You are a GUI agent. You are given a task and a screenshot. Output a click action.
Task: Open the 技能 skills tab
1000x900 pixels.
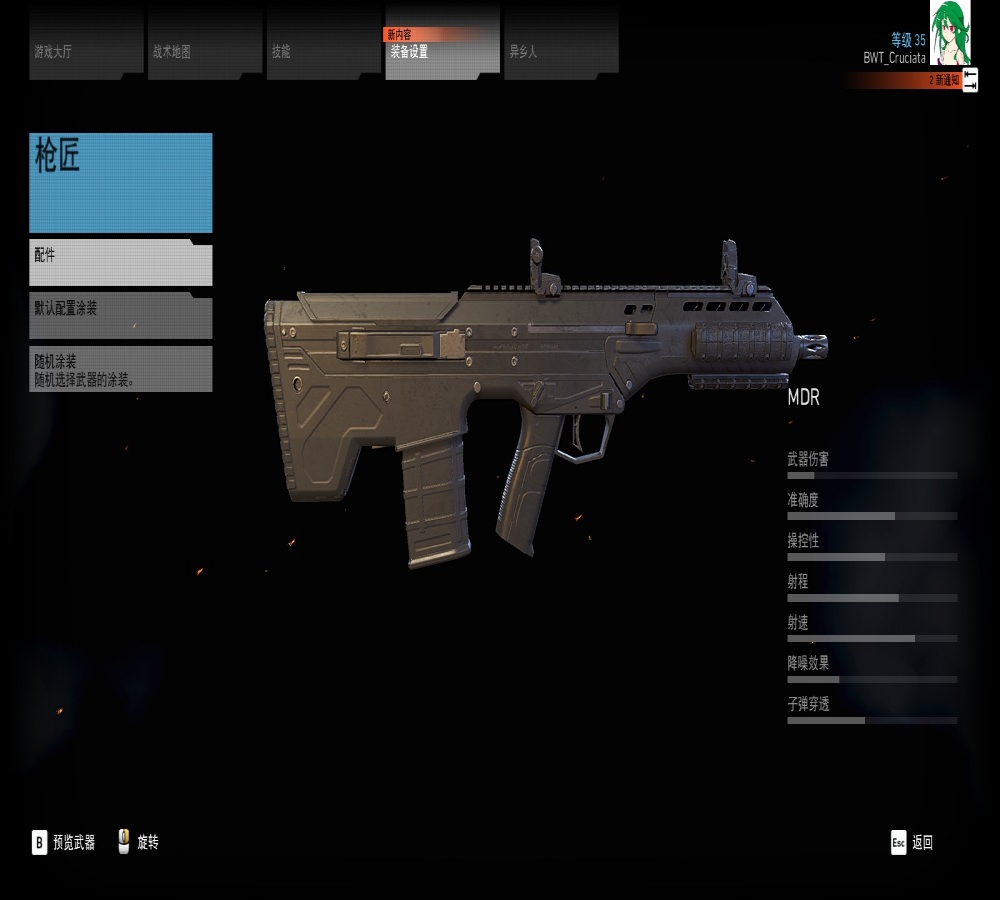tap(323, 45)
